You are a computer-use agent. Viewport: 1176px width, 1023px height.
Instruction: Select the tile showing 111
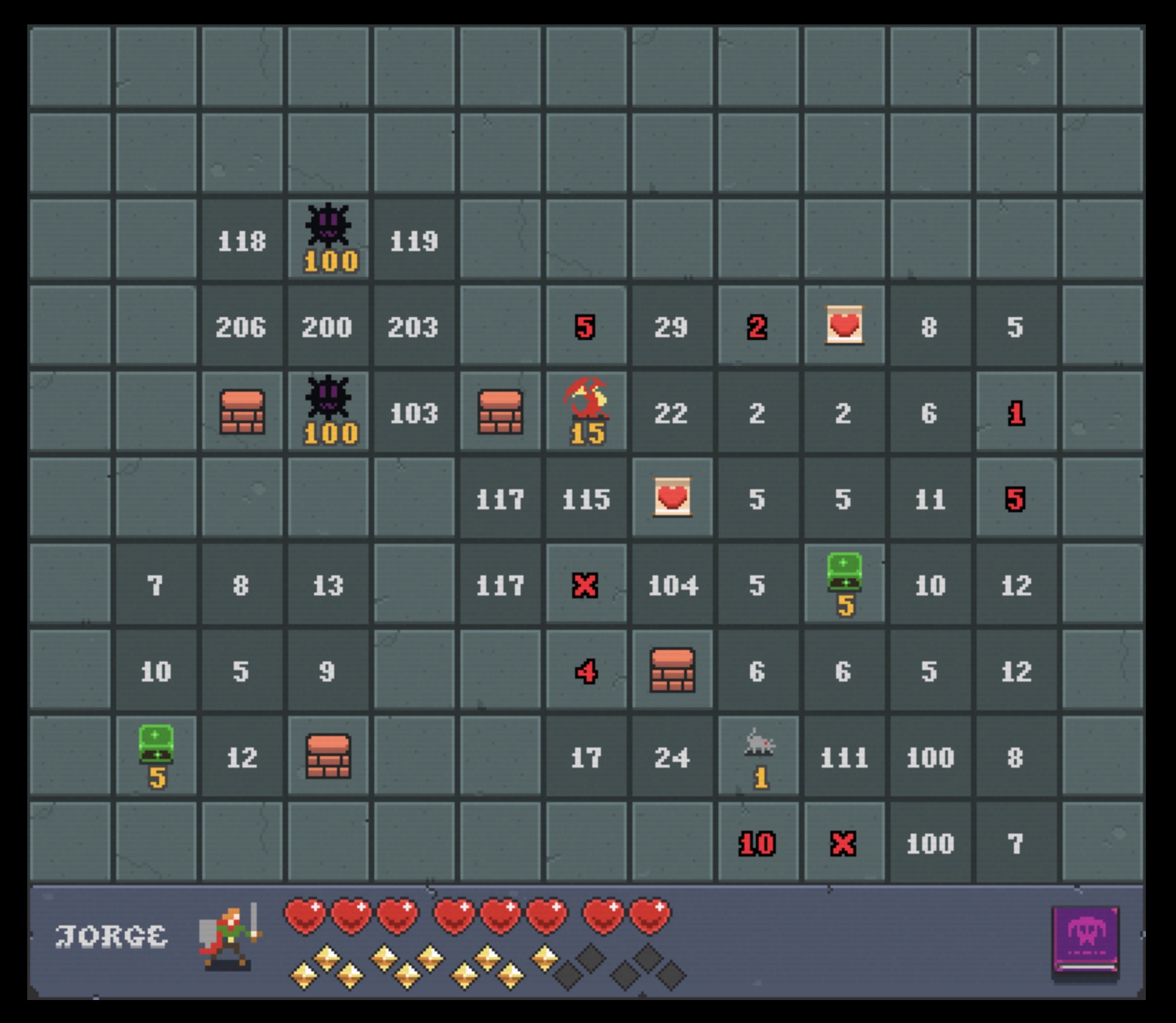[845, 758]
